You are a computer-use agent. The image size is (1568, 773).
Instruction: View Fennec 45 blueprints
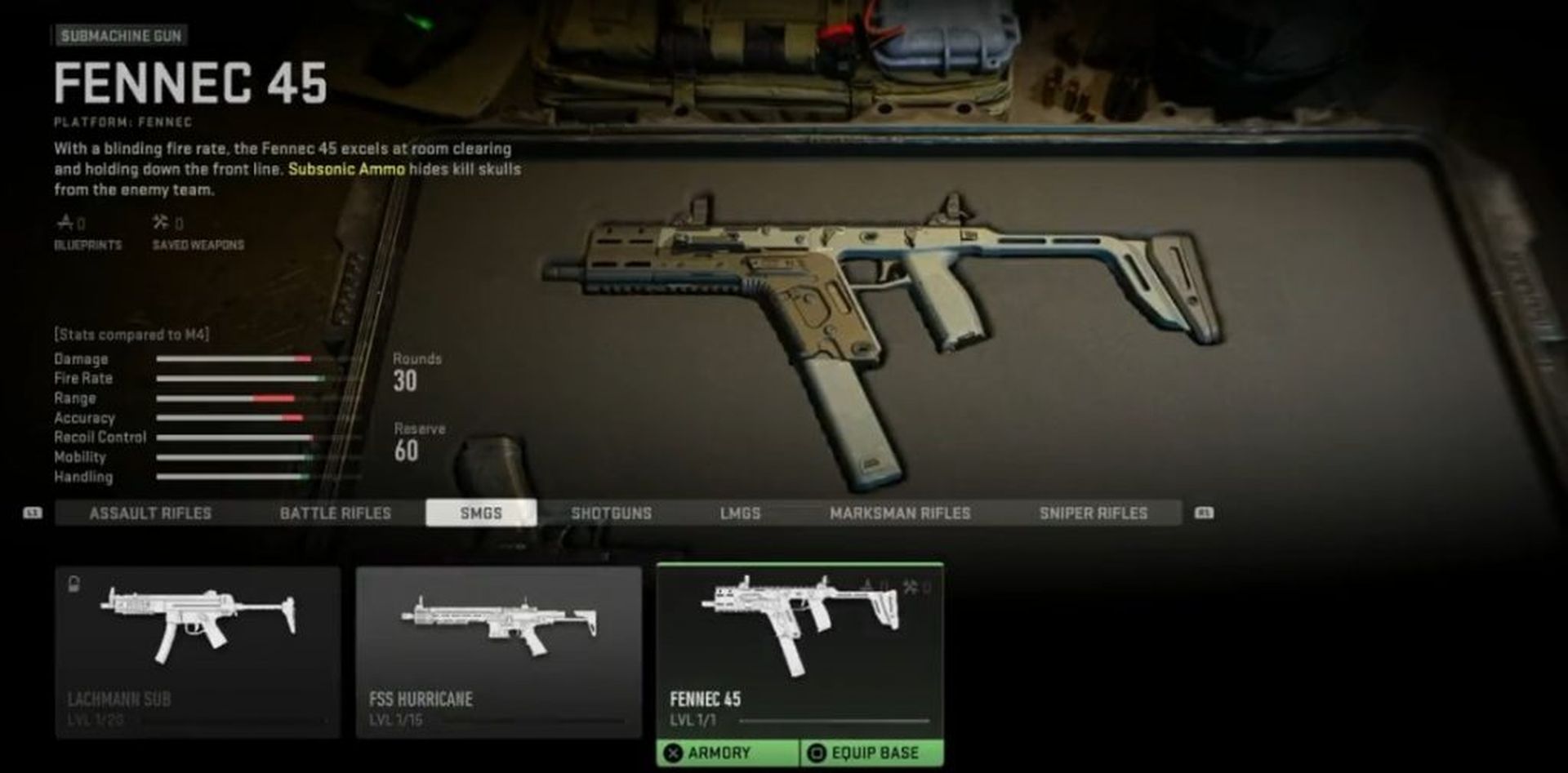[x=87, y=232]
